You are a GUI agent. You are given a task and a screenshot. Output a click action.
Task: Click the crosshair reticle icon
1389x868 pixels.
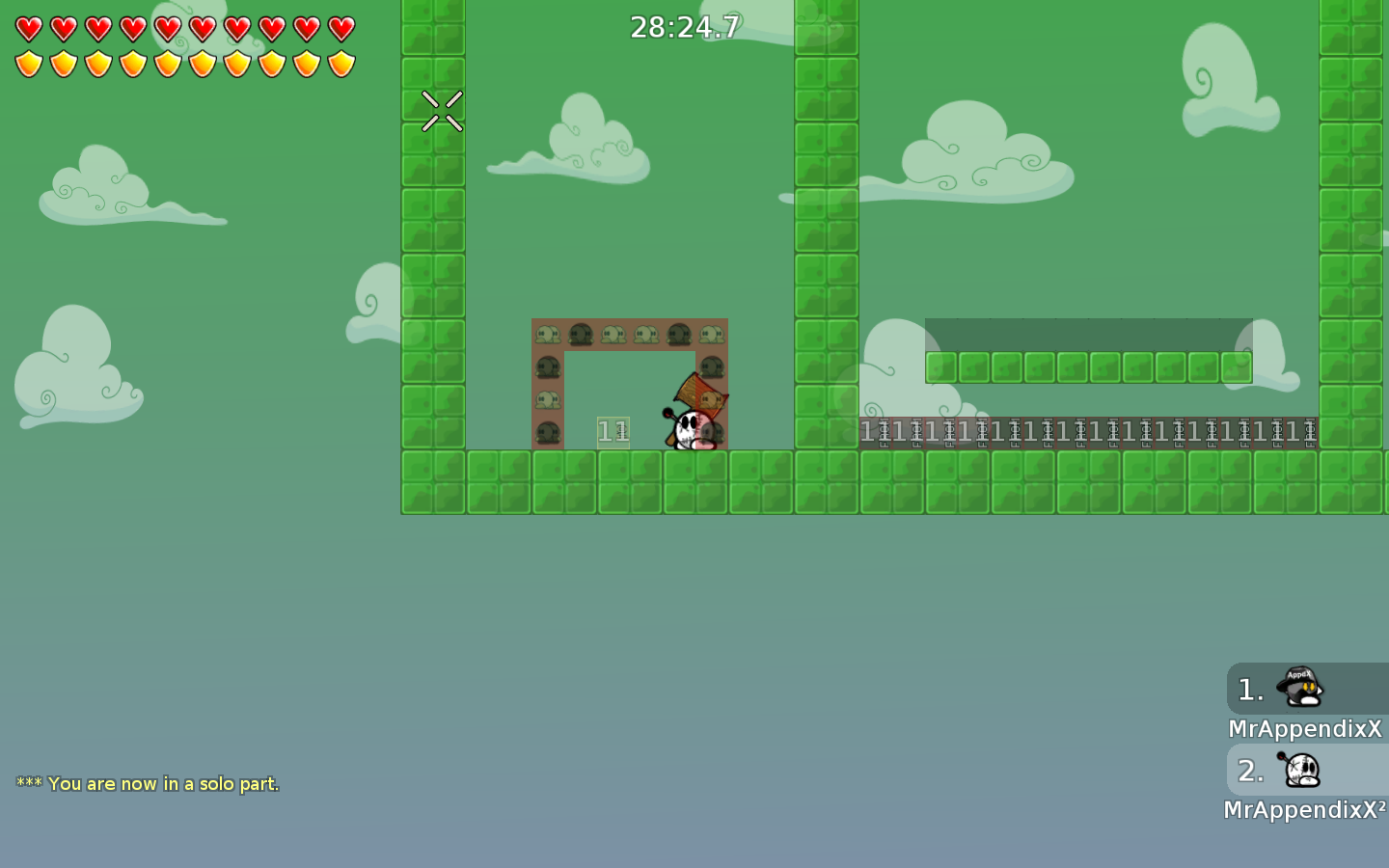tap(442, 110)
